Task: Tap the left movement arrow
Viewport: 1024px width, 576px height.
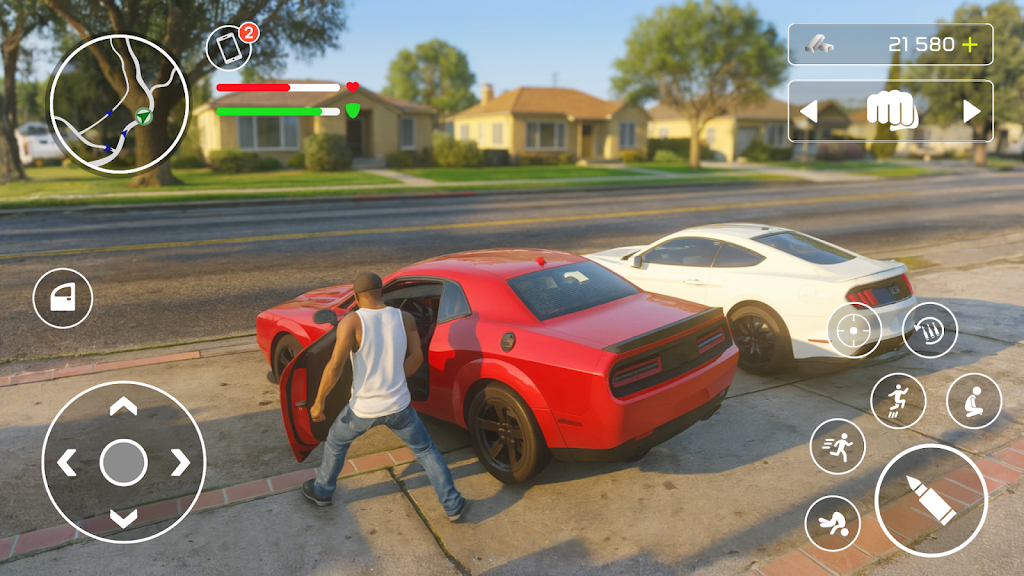Action: click(x=67, y=462)
